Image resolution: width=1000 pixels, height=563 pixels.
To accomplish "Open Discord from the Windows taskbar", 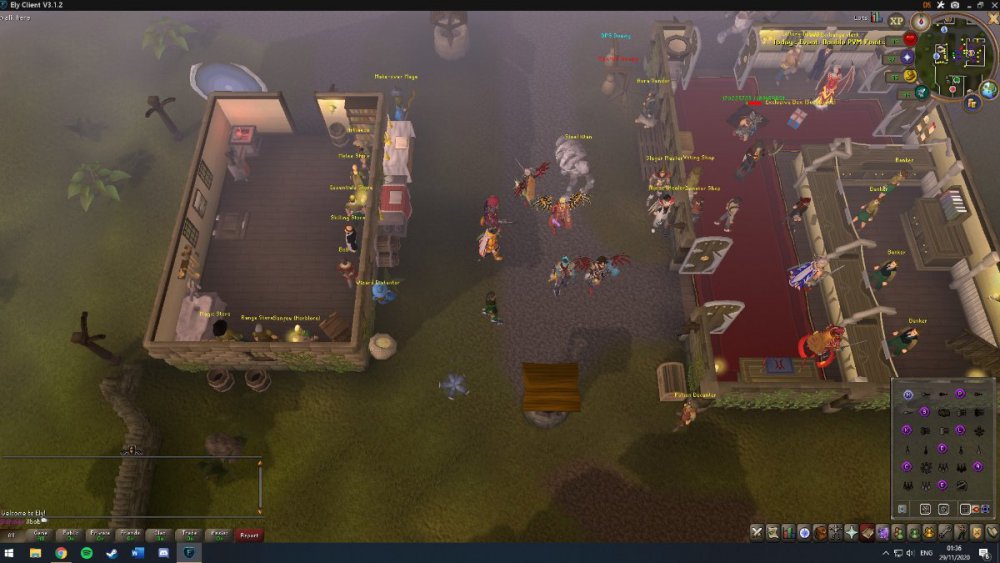I will tap(163, 552).
